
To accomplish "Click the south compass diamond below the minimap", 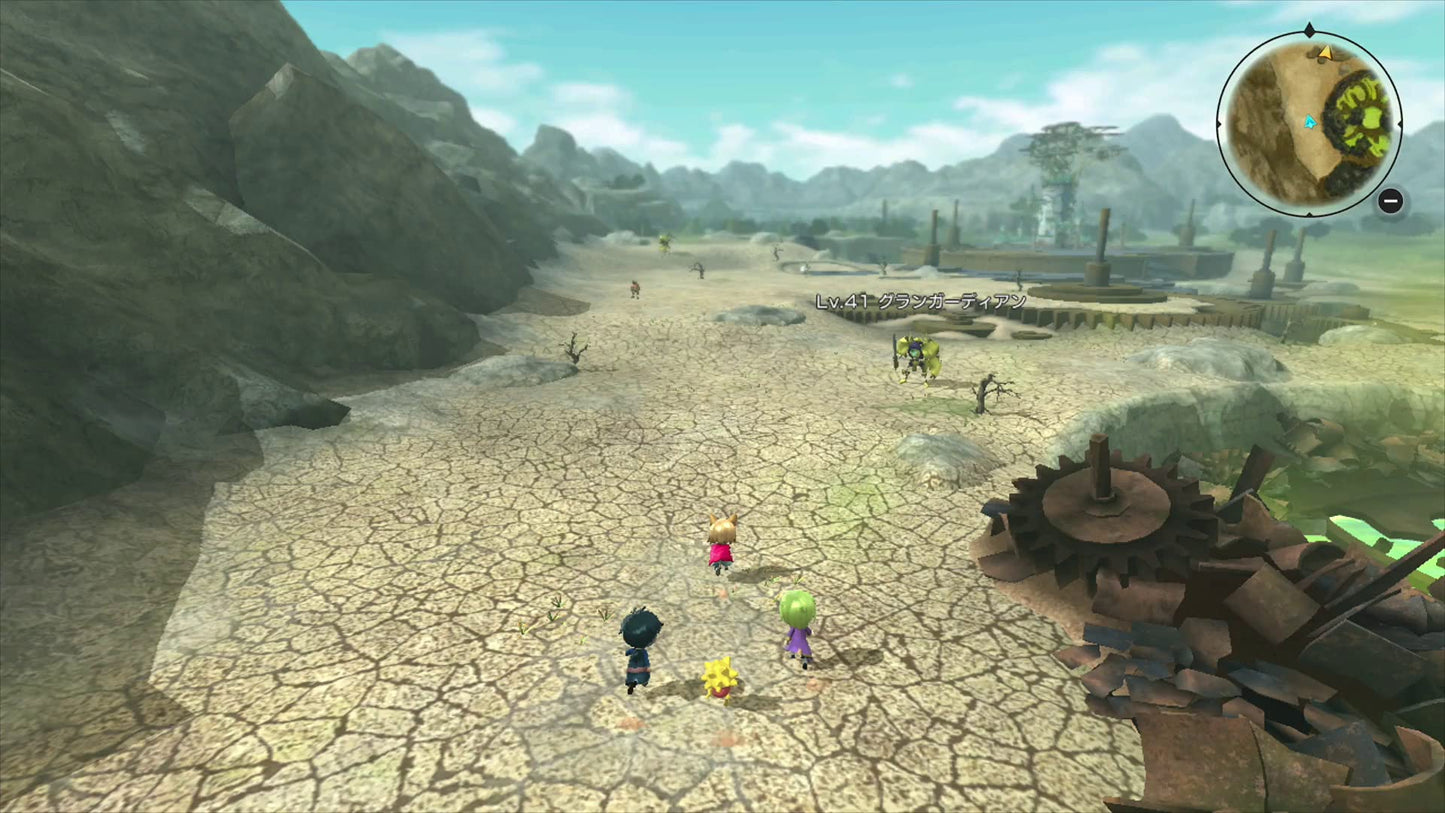I will 1309,212.
